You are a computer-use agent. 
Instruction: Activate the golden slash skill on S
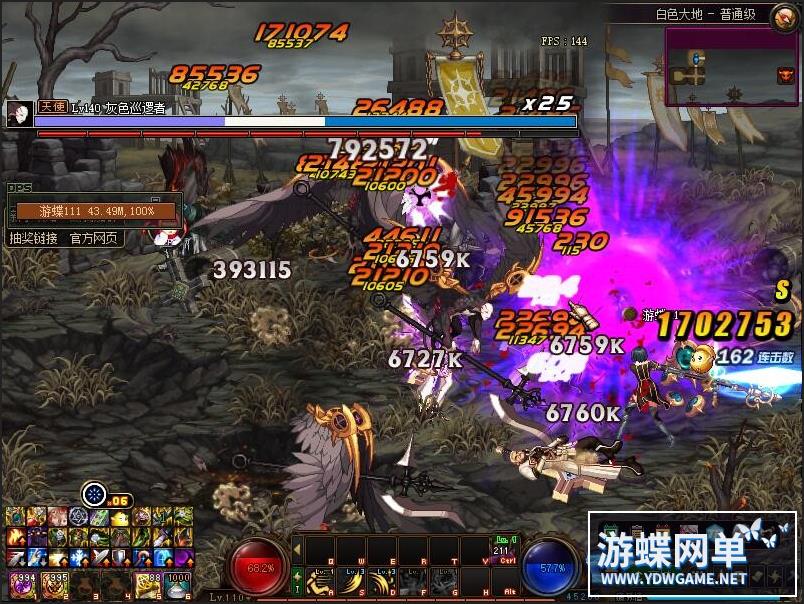click(x=353, y=580)
